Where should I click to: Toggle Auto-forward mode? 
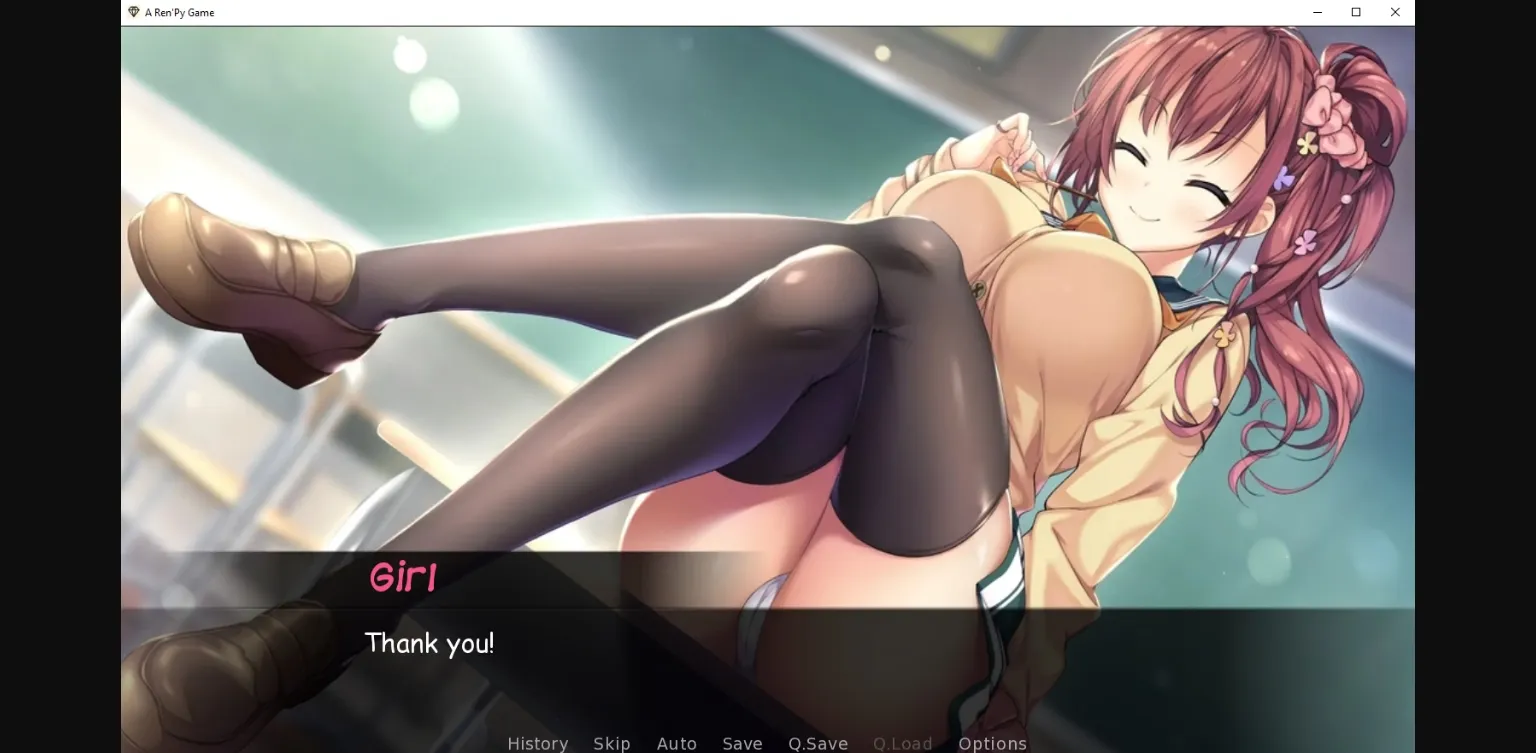[x=676, y=744]
